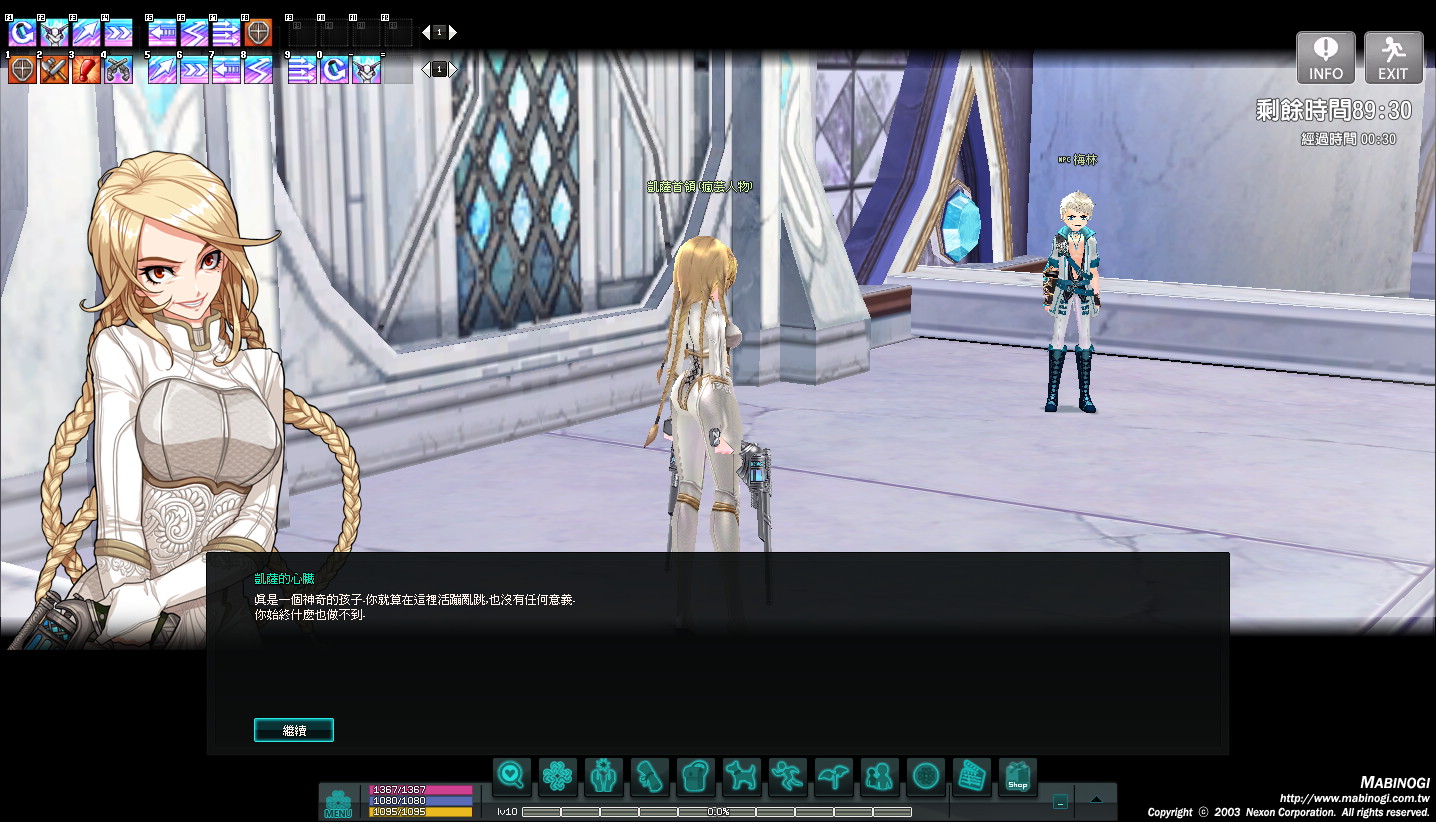Open the sprout wings icon

[x=833, y=777]
